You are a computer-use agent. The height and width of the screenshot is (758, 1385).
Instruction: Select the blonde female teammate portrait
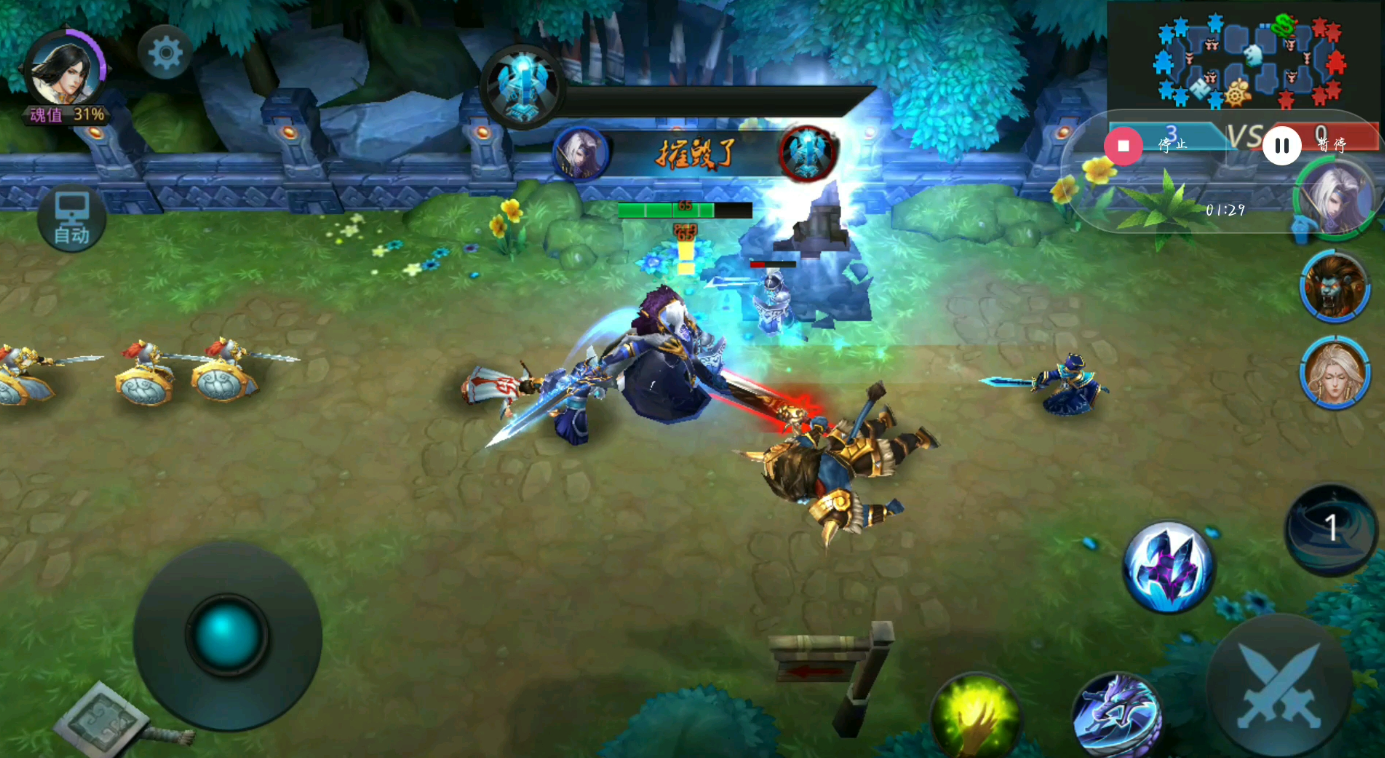tap(1335, 372)
